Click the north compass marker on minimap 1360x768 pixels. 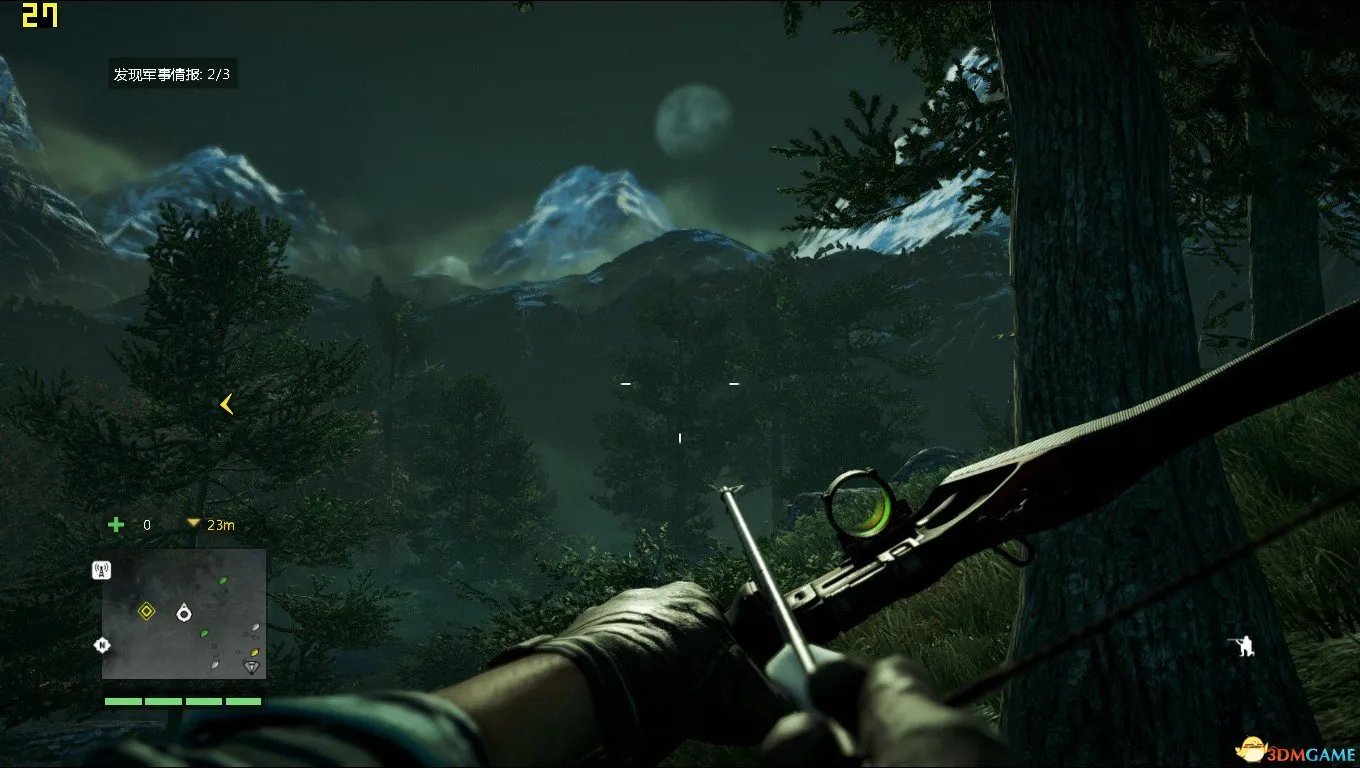[x=101, y=645]
